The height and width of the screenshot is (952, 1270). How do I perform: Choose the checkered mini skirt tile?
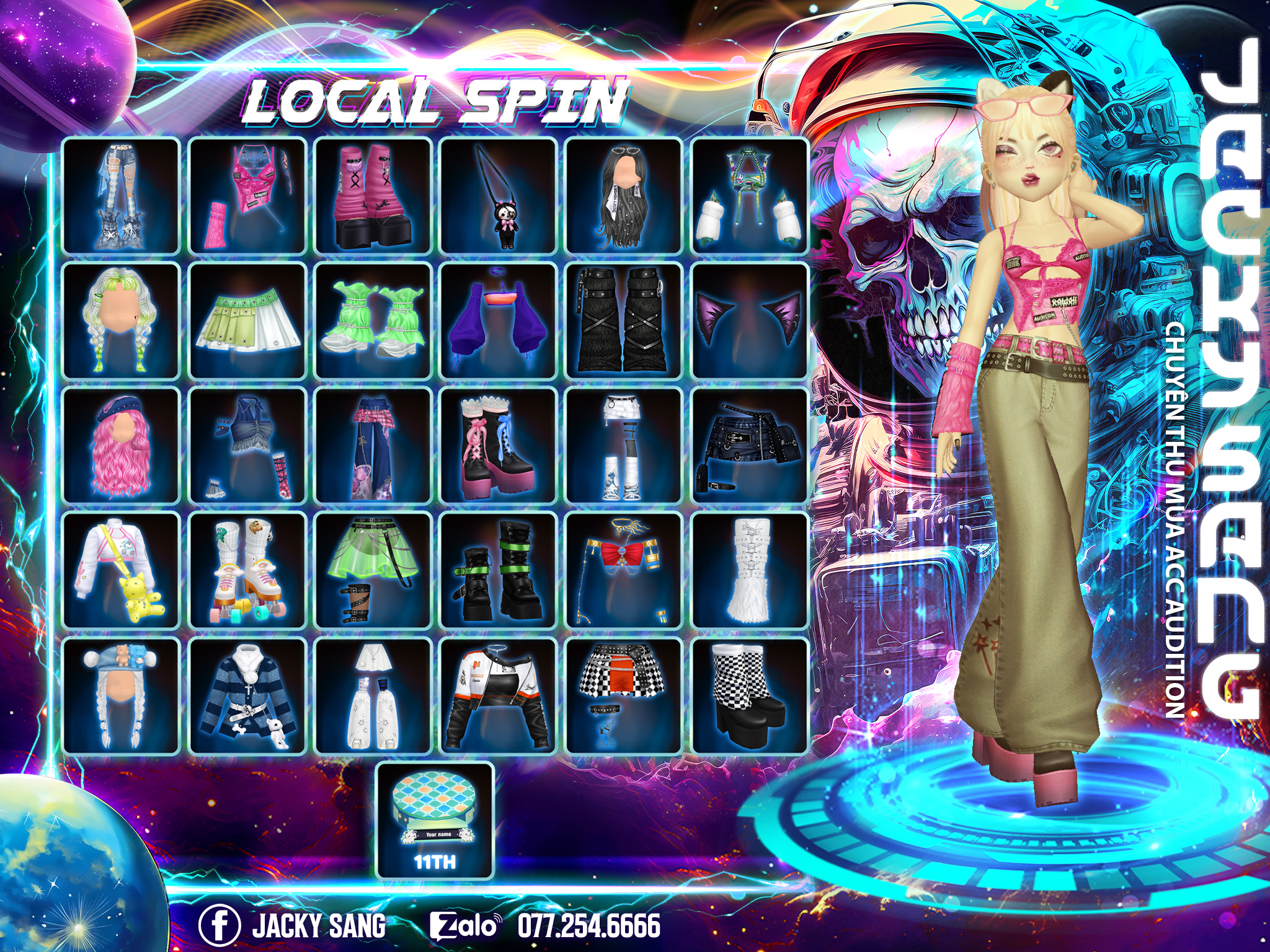point(624,696)
